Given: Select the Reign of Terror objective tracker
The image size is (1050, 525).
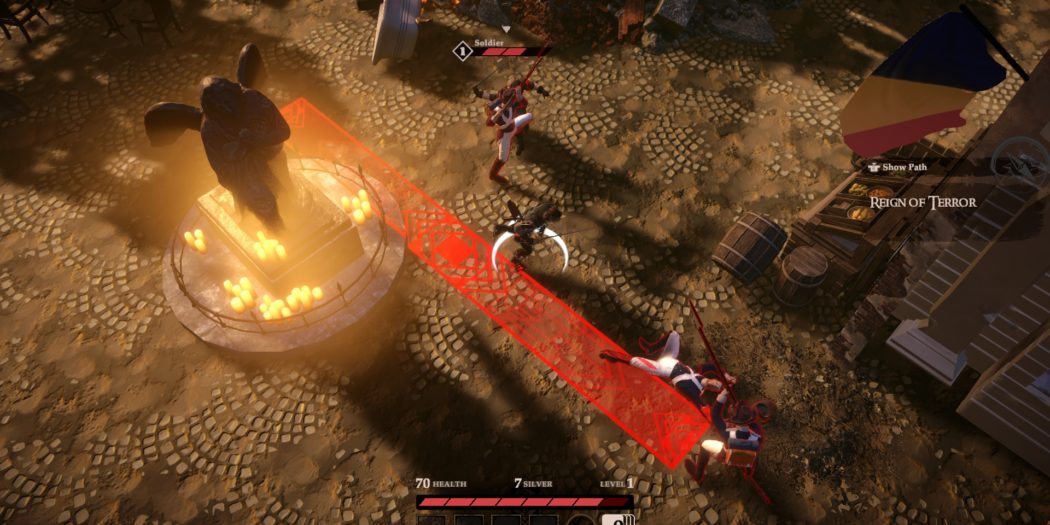Looking at the screenshot, I should click(x=922, y=202).
